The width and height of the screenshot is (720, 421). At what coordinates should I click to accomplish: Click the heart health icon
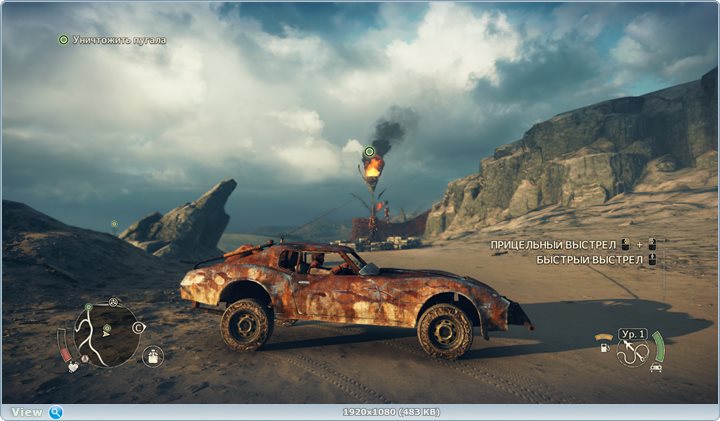pos(72,366)
